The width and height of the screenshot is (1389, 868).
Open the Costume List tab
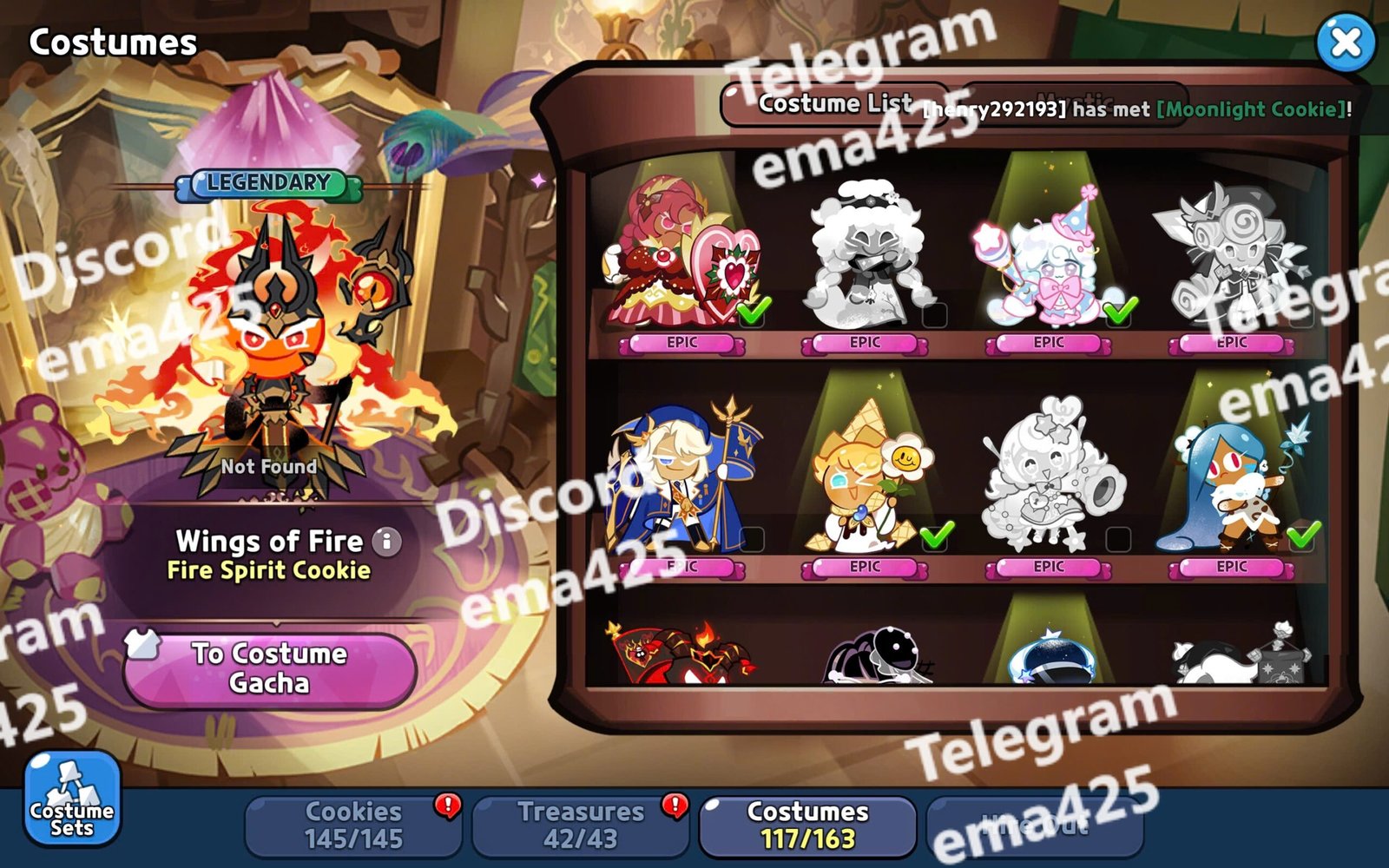(833, 104)
